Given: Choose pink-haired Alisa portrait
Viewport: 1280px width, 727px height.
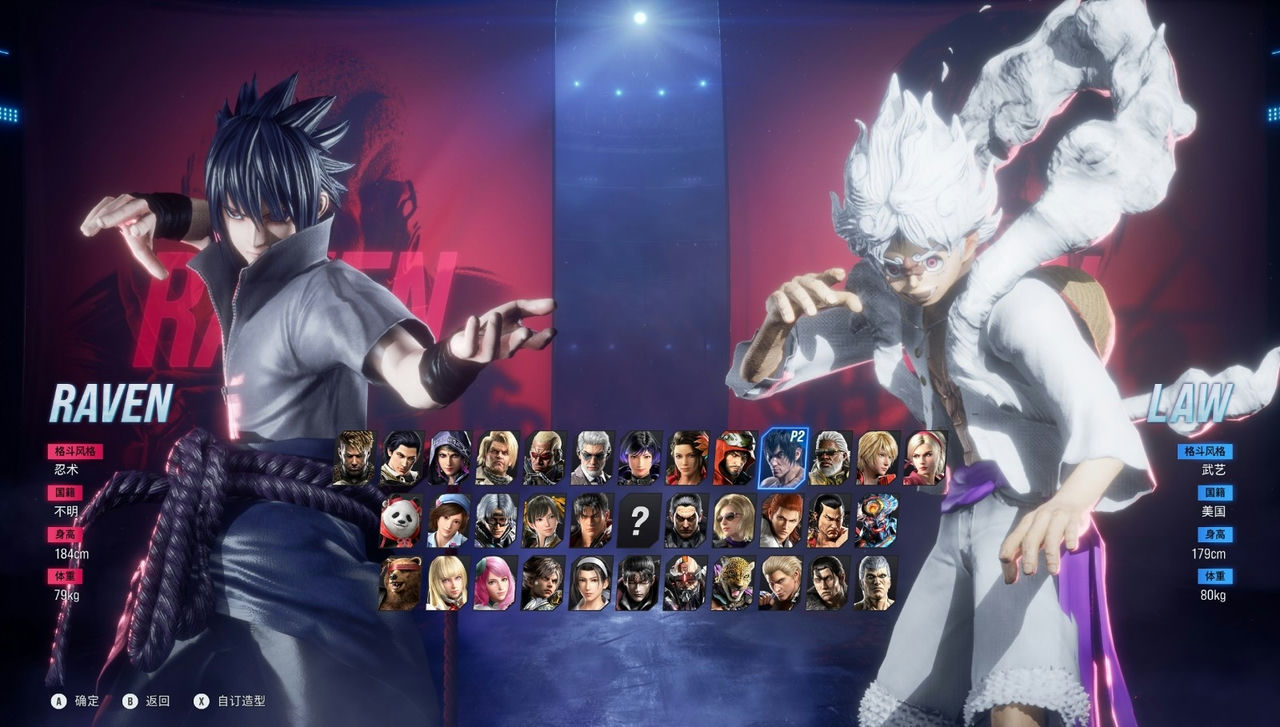Looking at the screenshot, I should point(495,583).
